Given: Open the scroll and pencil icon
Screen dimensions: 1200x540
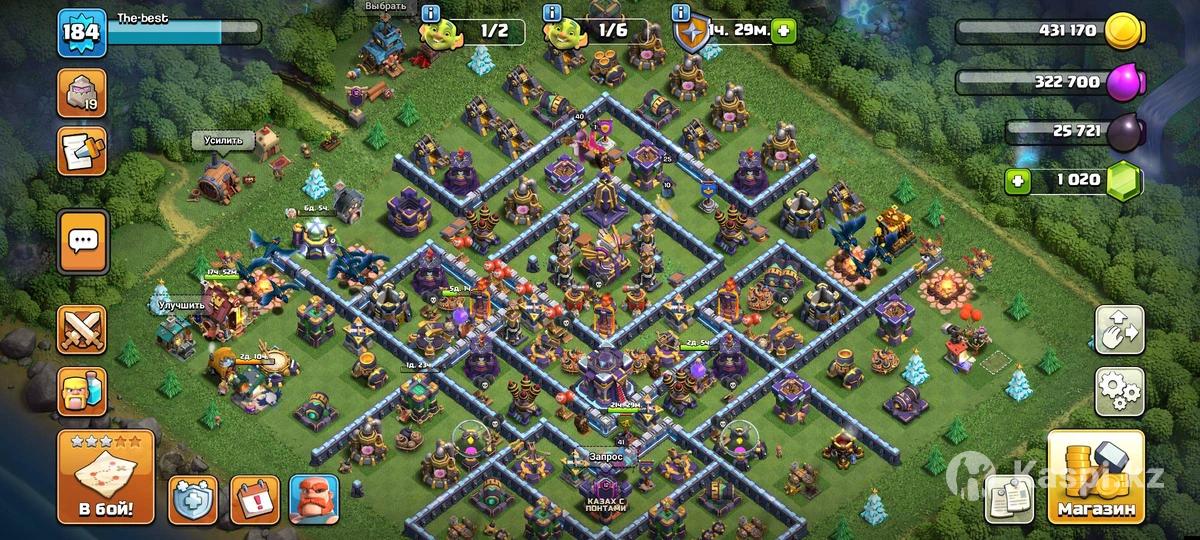Looking at the screenshot, I should 82,151.
